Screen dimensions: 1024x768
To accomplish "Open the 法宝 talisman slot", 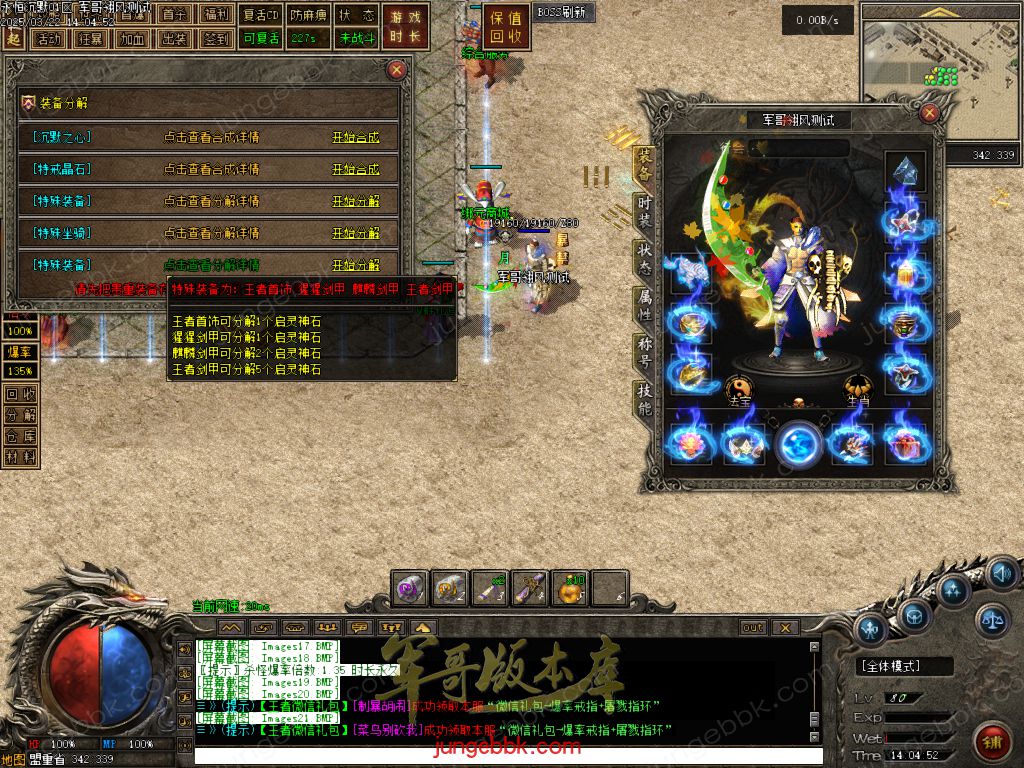I will coord(741,389).
